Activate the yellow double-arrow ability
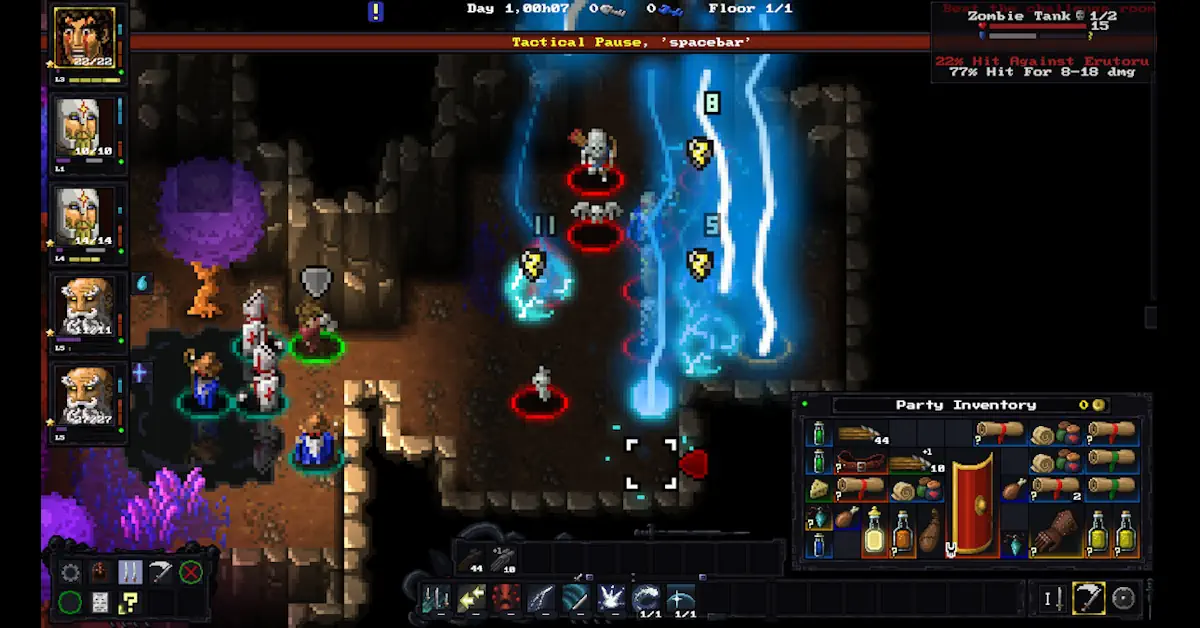Screen dimensions: 1200x628 [x=471, y=599]
